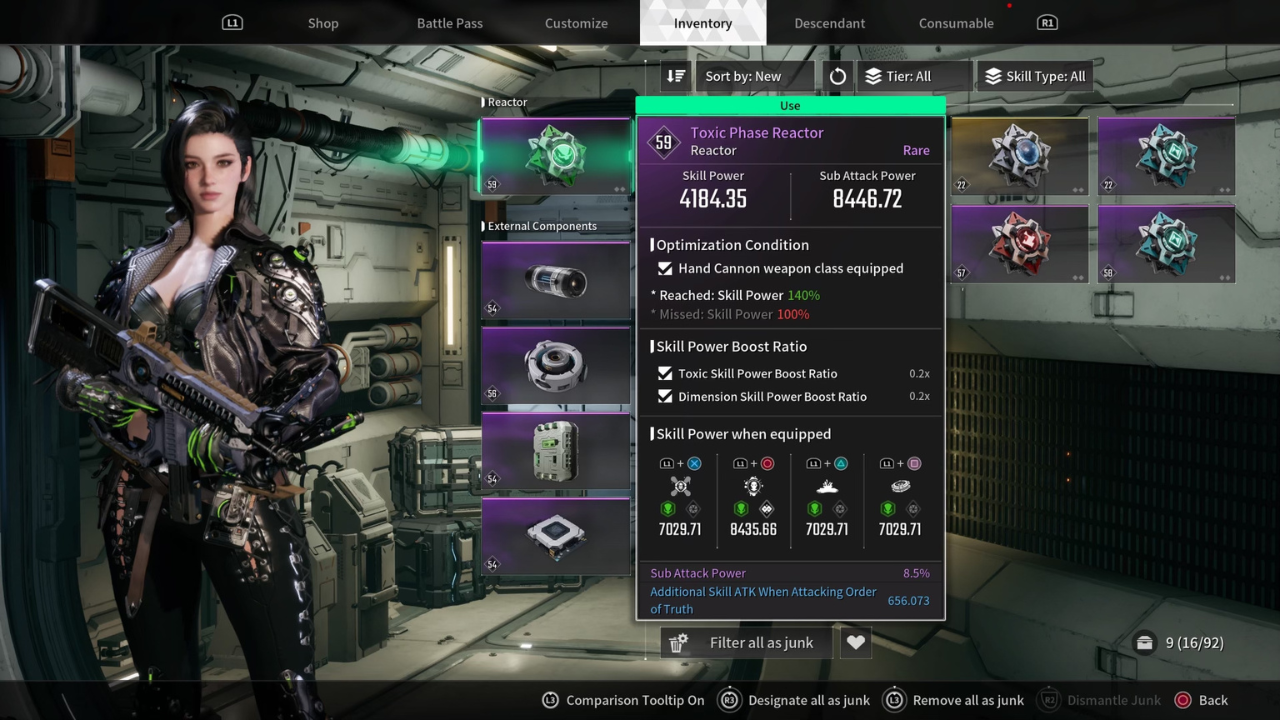Select the square chip component slot

coord(555,537)
